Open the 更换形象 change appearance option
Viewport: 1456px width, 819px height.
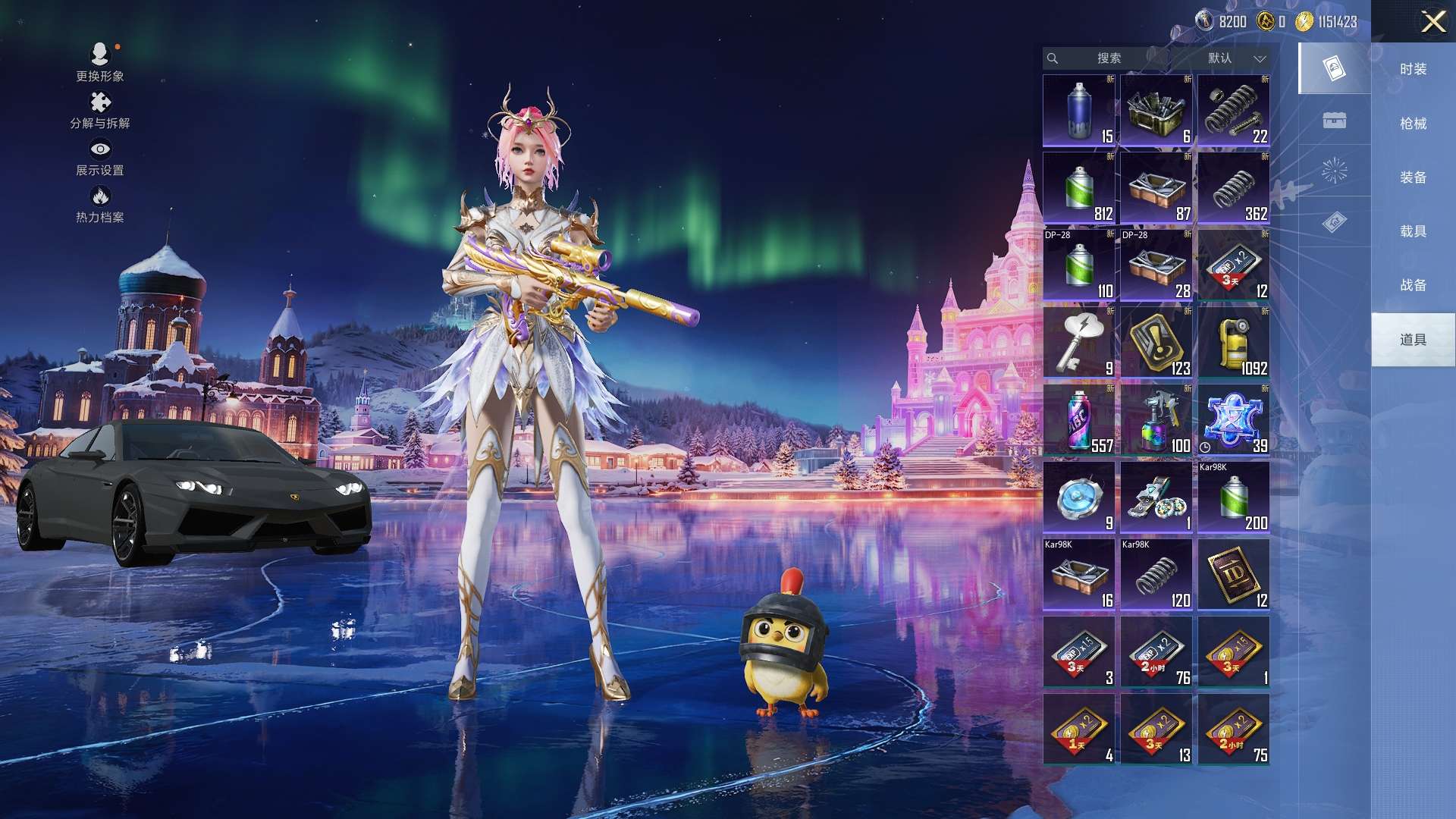tap(100, 62)
